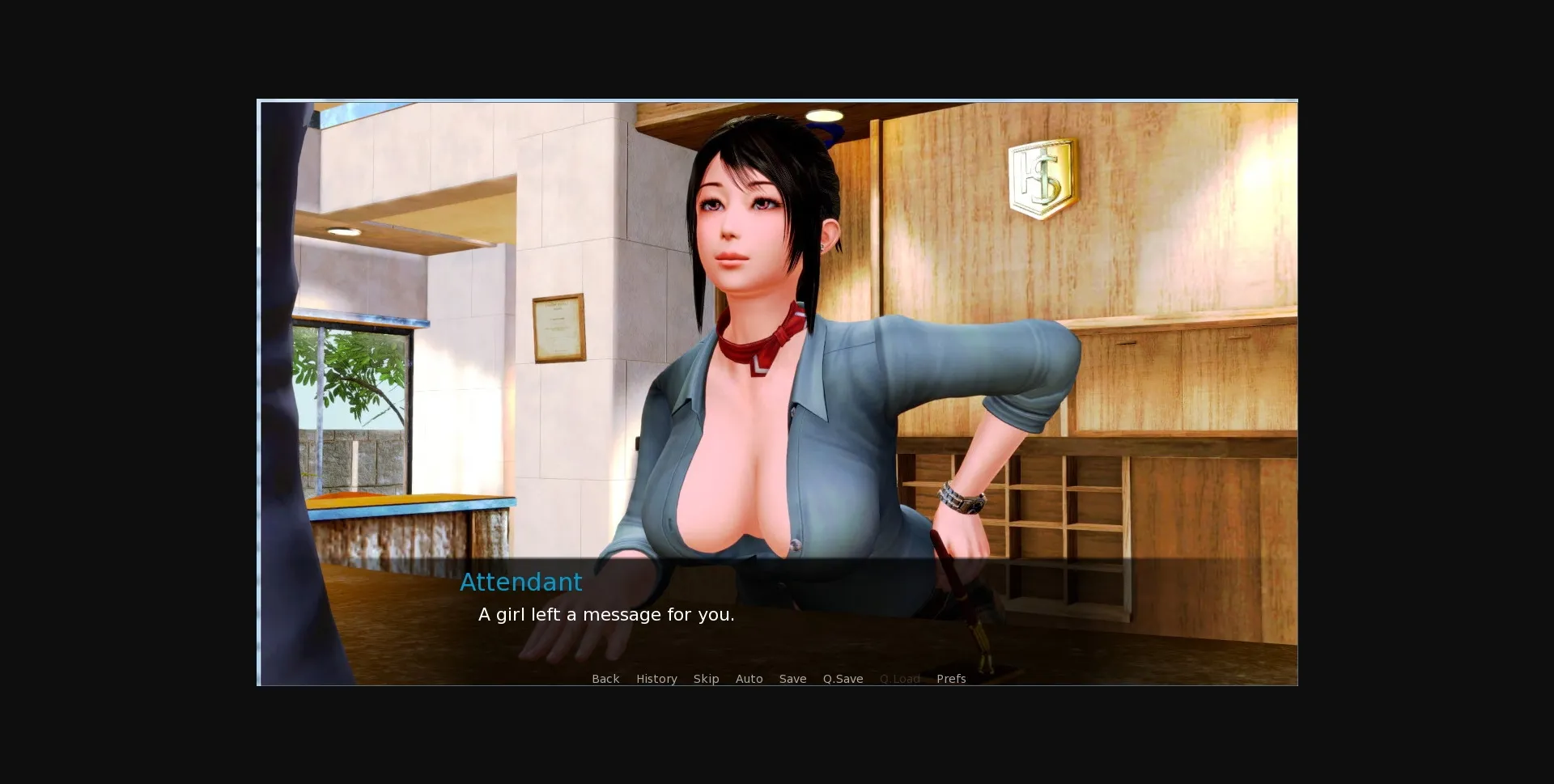Click the grayed-out Q.Load option
This screenshot has width=1554, height=784.
pyautogui.click(x=899, y=679)
